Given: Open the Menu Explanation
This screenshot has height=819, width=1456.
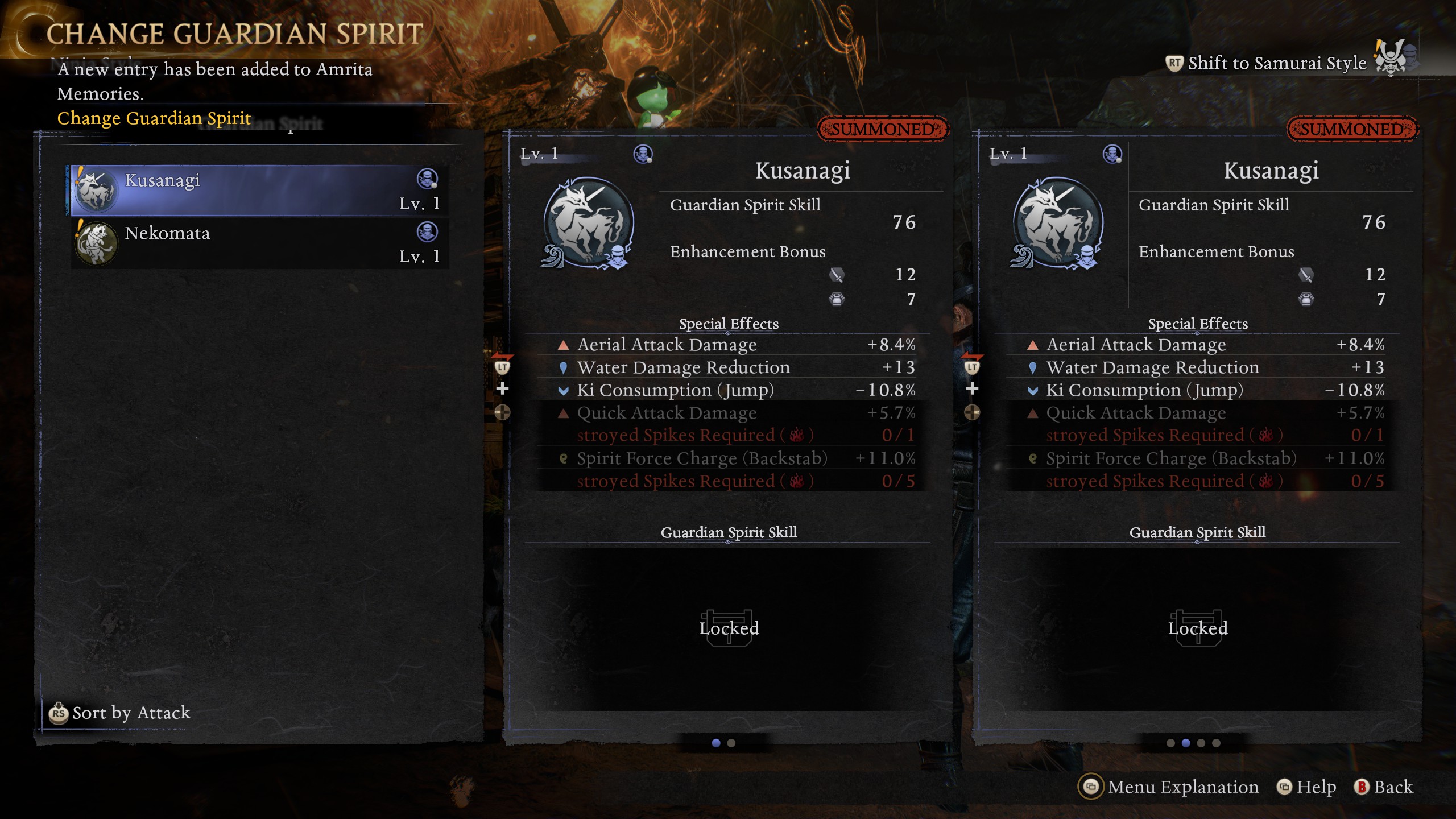Looking at the screenshot, I should [1169, 787].
